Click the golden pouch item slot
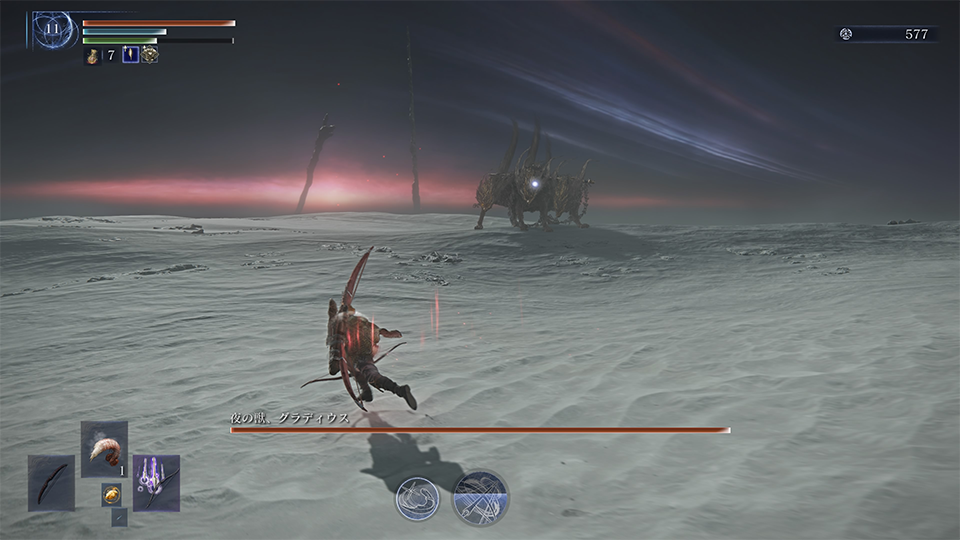The width and height of the screenshot is (960, 540). tap(111, 494)
